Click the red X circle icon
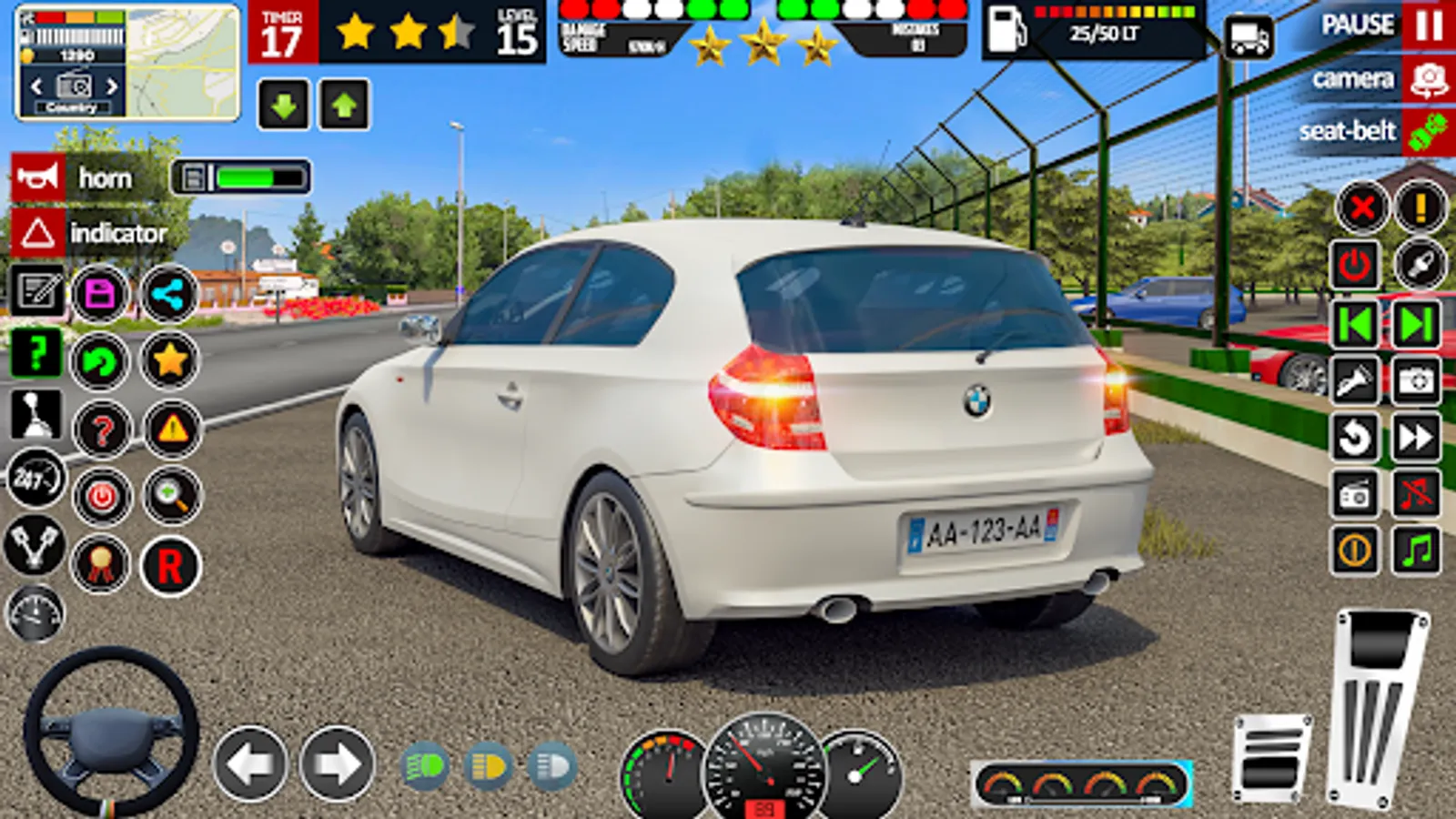 pyautogui.click(x=1361, y=208)
